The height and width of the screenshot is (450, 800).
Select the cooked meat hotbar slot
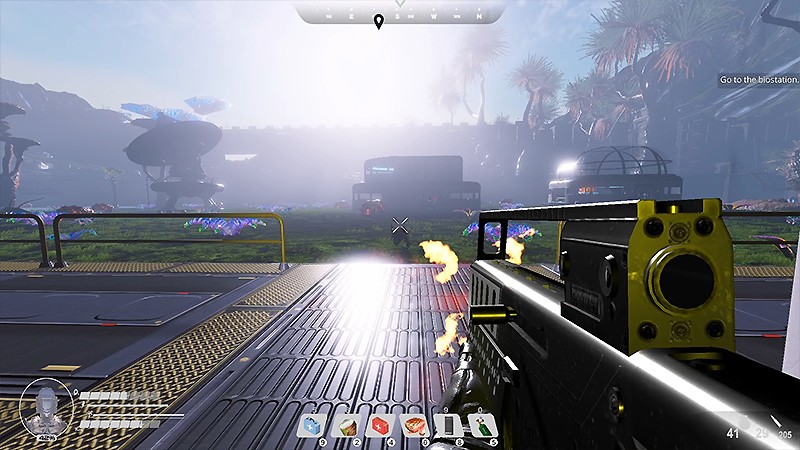pyautogui.click(x=416, y=426)
